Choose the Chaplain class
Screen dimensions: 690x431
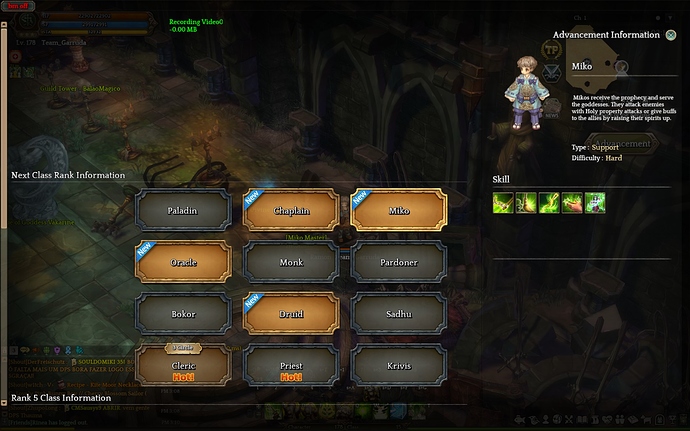[x=290, y=211]
